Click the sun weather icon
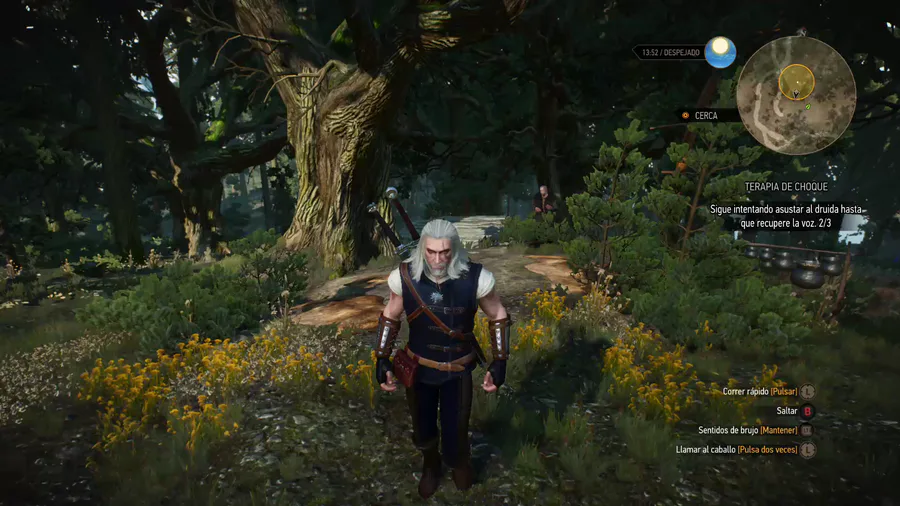900x506 pixels. (x=720, y=52)
